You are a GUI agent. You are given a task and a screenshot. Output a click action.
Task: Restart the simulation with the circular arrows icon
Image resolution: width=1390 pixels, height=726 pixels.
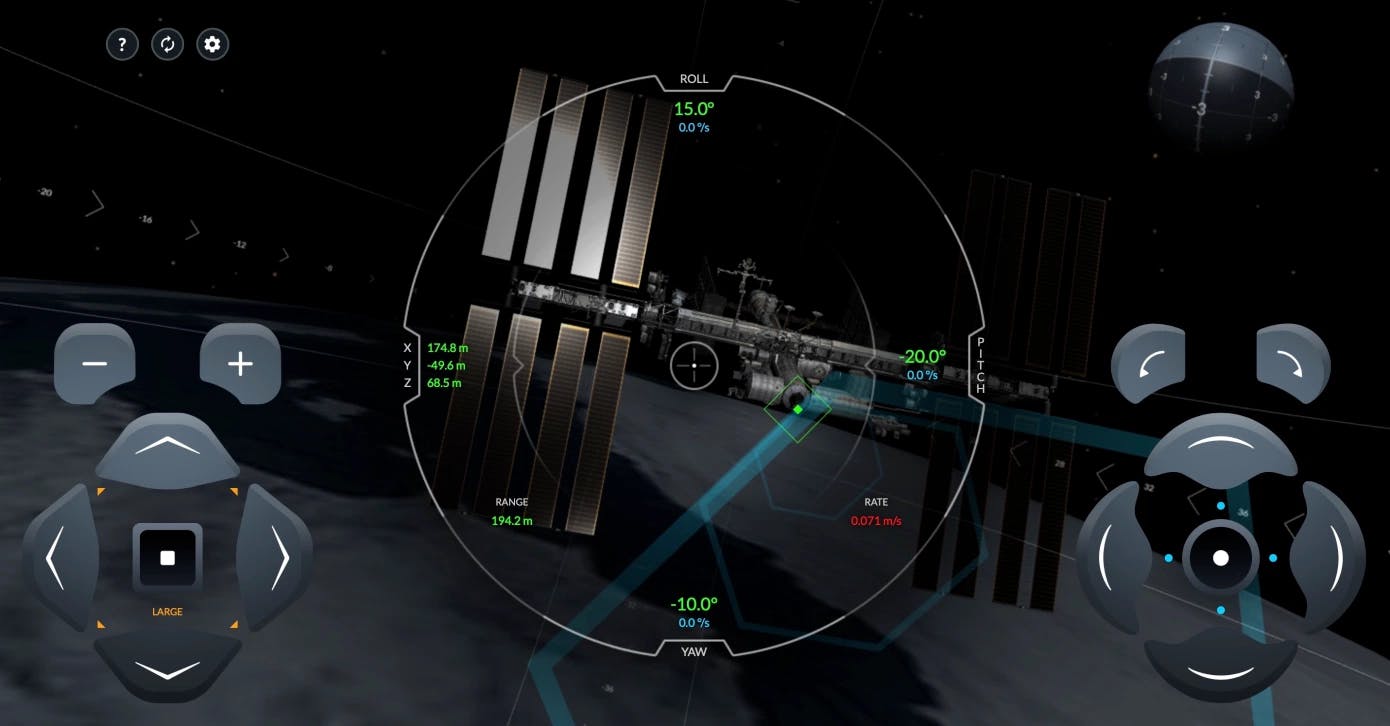167,44
